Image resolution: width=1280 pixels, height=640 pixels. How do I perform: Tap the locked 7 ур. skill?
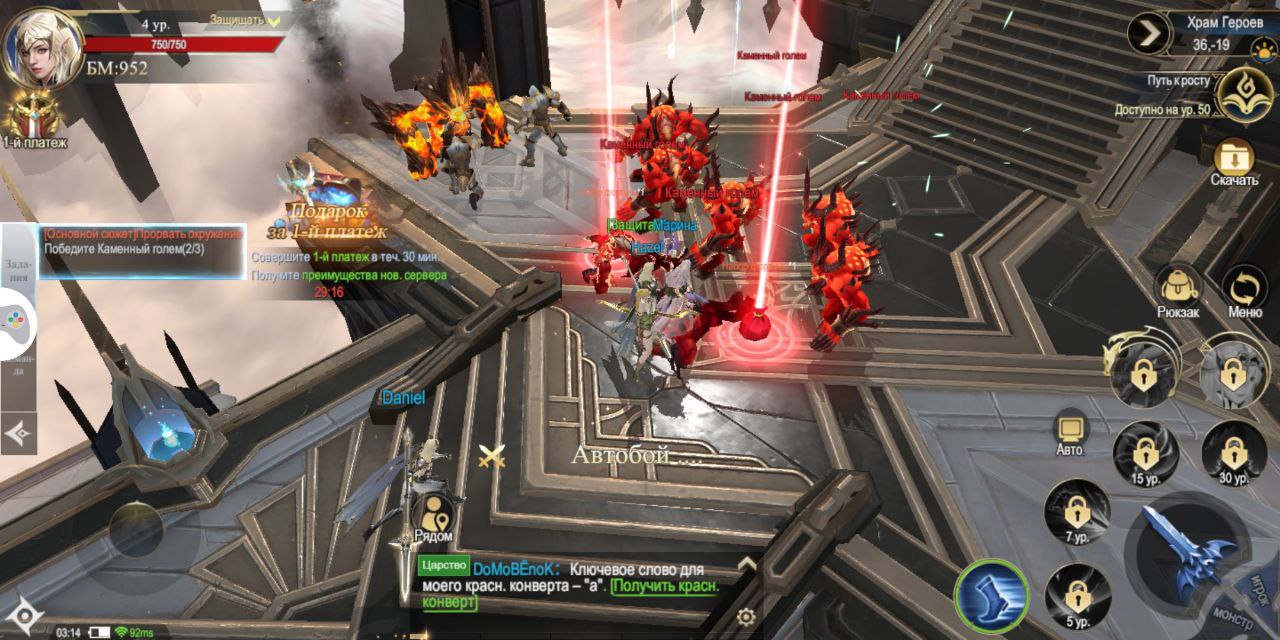coord(1076,512)
